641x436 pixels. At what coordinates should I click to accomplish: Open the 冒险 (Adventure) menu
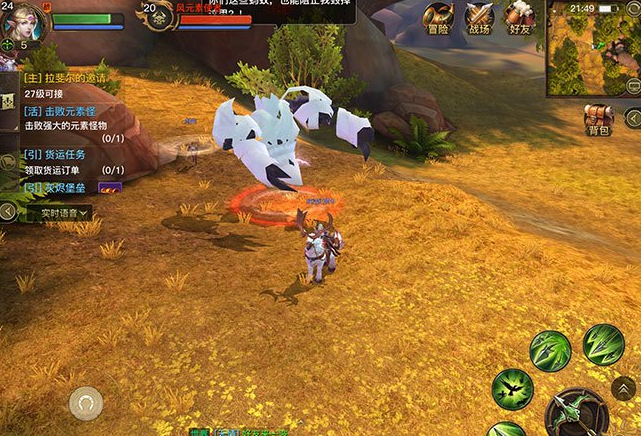tap(436, 17)
